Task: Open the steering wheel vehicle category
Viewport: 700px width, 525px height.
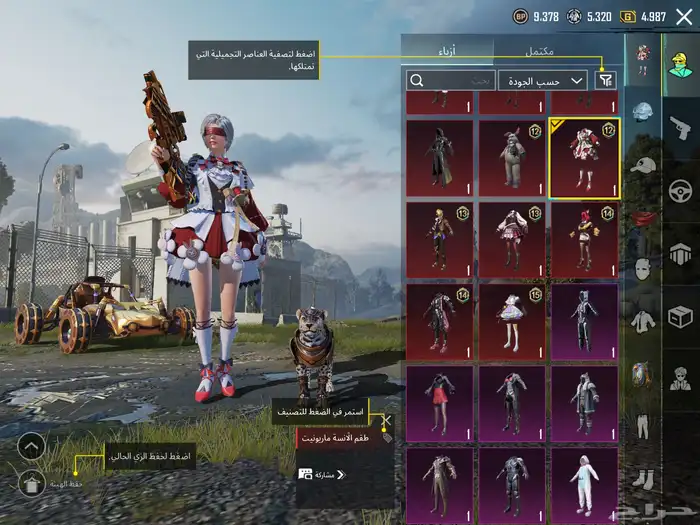Action: 680,190
